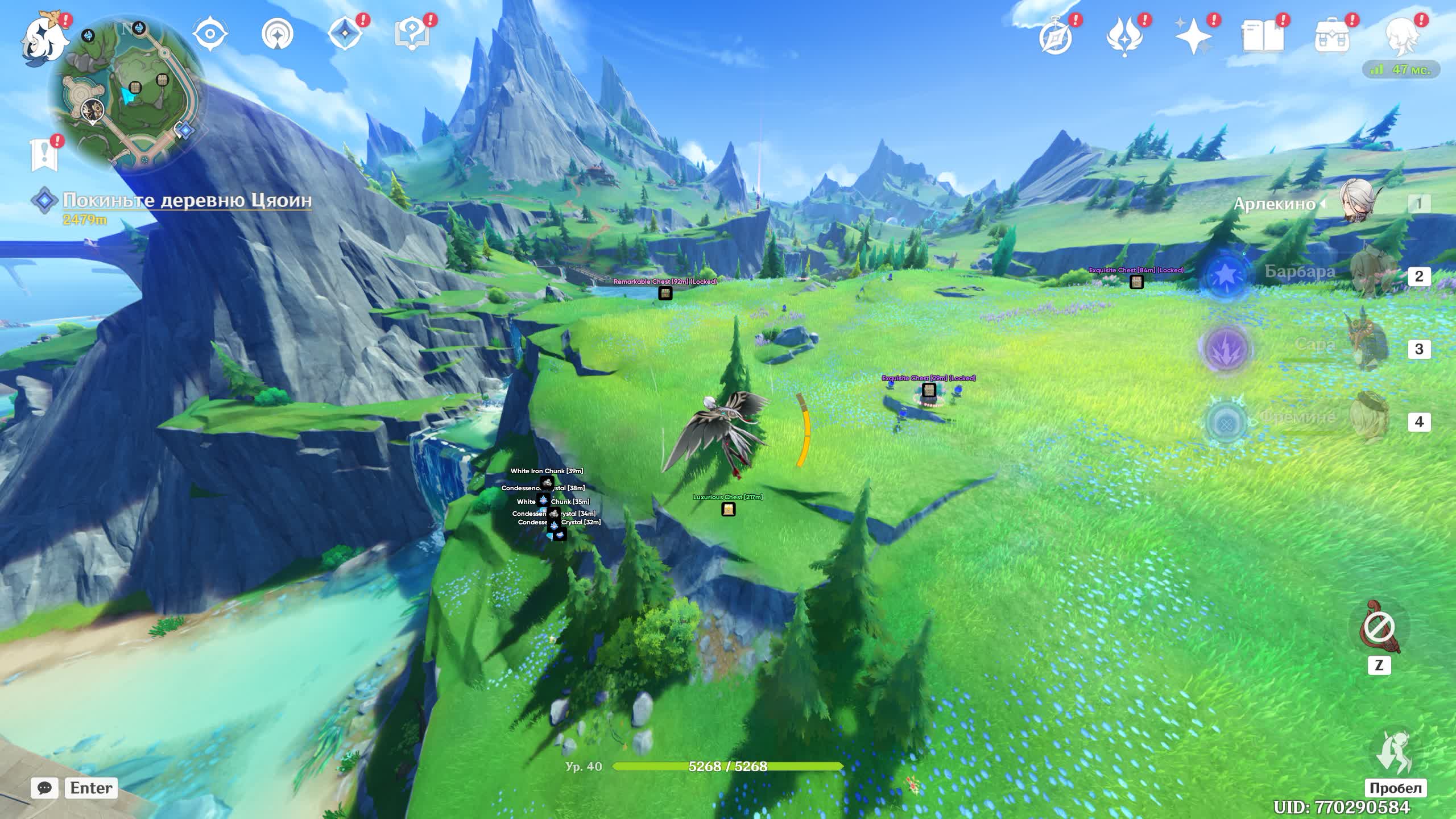Open the adventurer handbook book icon
The height and width of the screenshot is (819, 1456).
[x=1263, y=36]
